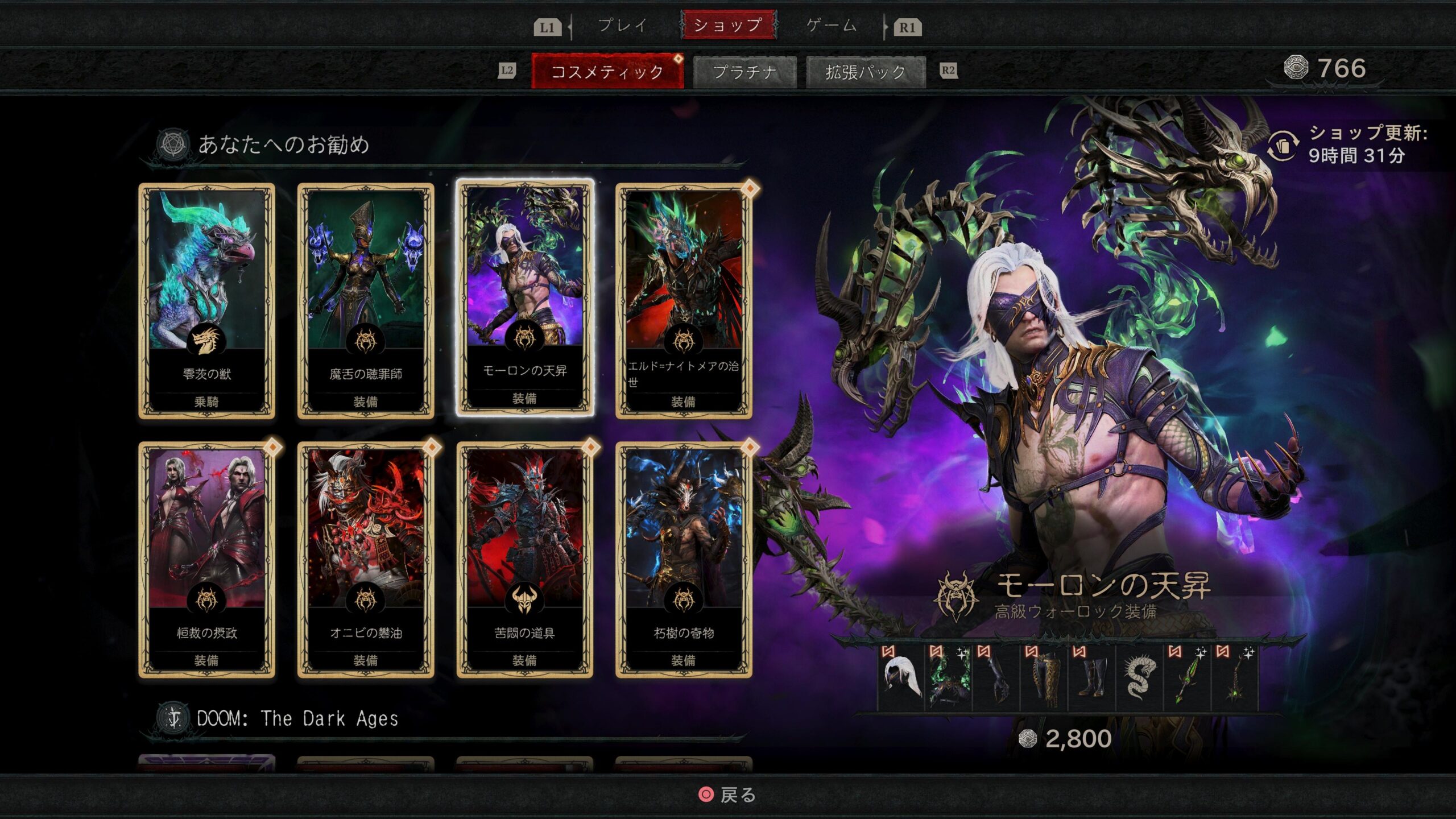Select the 朽樹の寄物 equipment card
The height and width of the screenshot is (819, 1456).
pyautogui.click(x=684, y=560)
